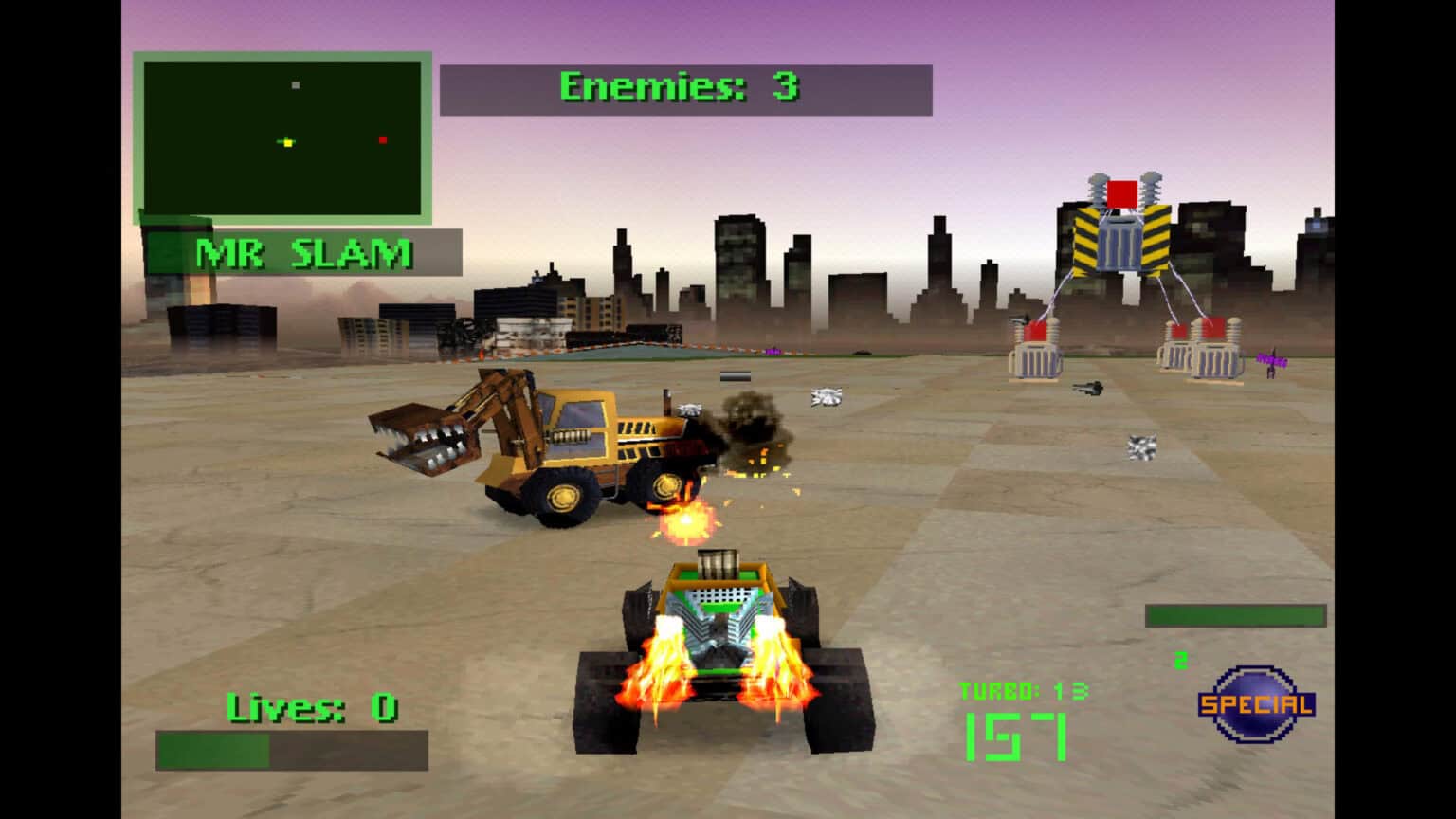
Task: Click the Lives: 0 label
Action: [313, 705]
